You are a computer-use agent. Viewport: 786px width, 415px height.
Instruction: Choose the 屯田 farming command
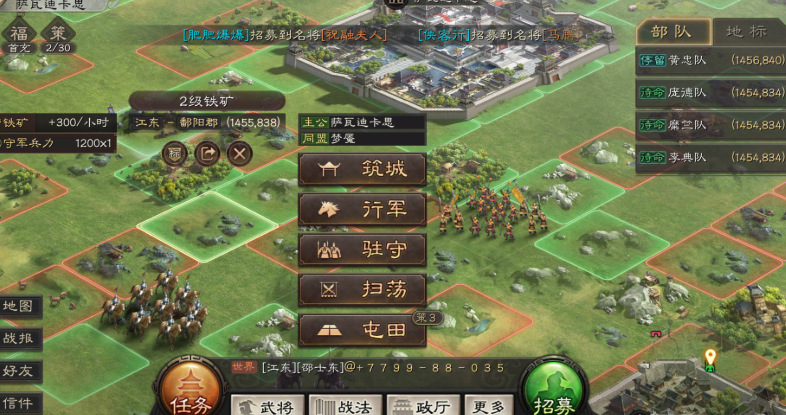[362, 331]
